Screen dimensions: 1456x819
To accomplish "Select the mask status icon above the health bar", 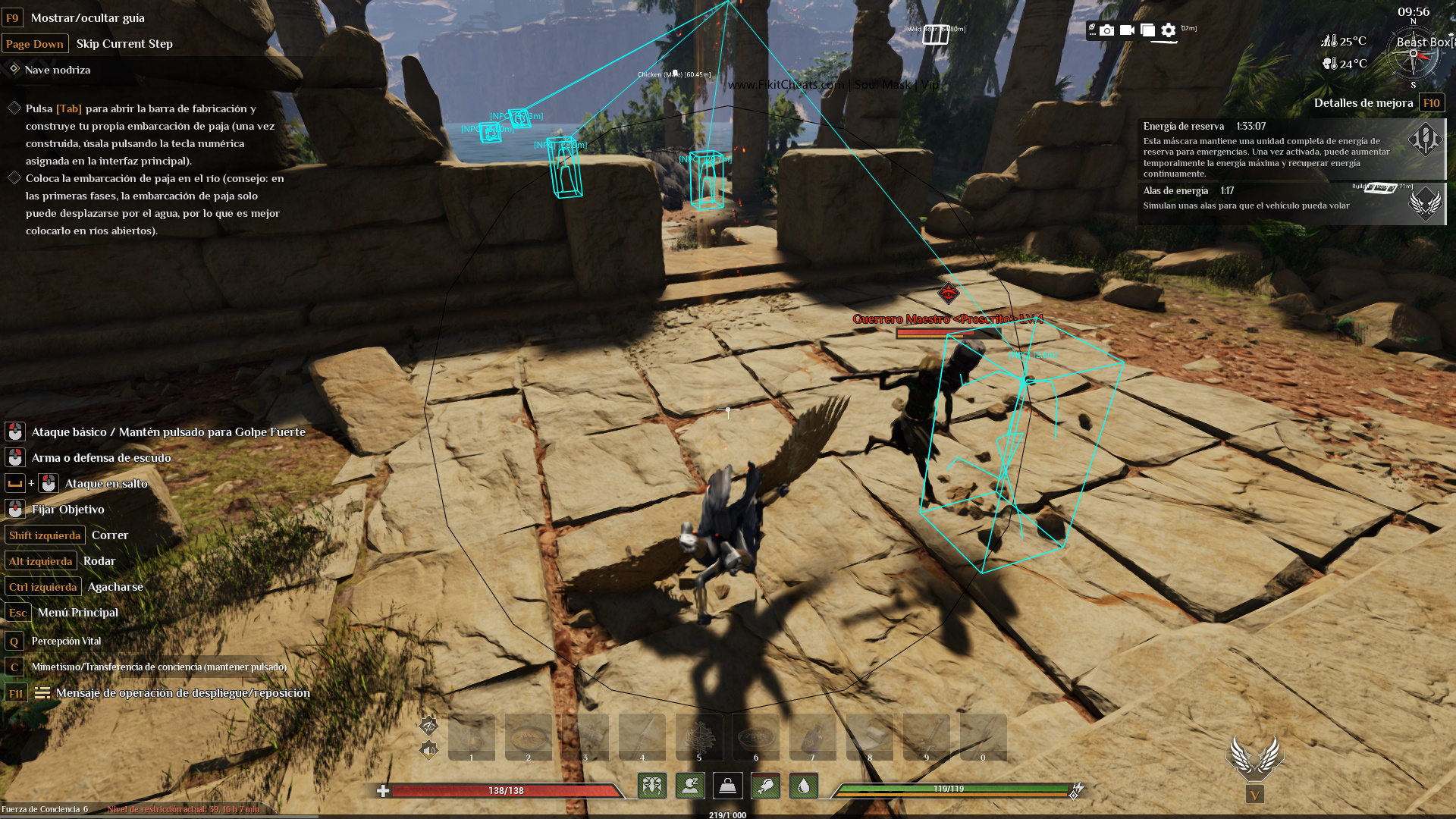I will [x=653, y=786].
